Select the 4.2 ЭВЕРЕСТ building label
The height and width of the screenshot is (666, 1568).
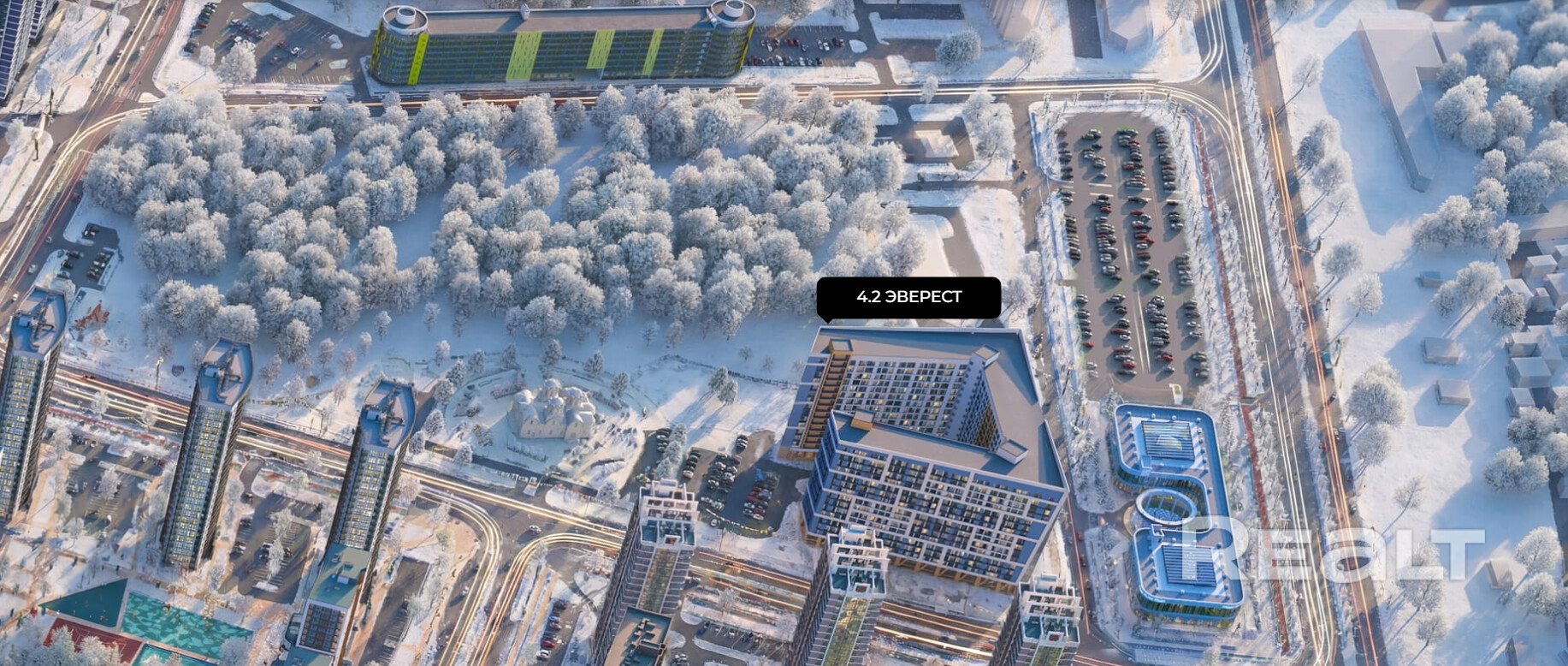[x=908, y=297]
